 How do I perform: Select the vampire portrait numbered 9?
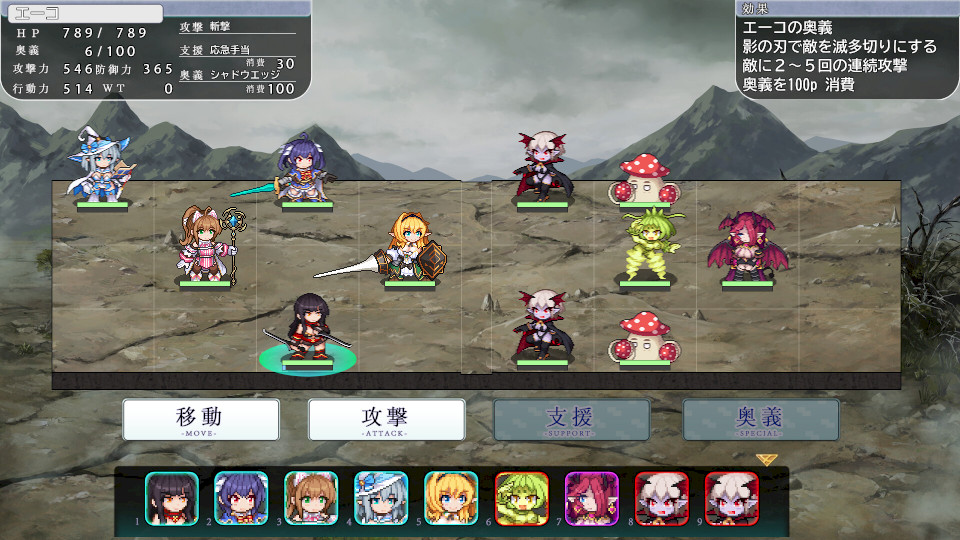[x=731, y=498]
